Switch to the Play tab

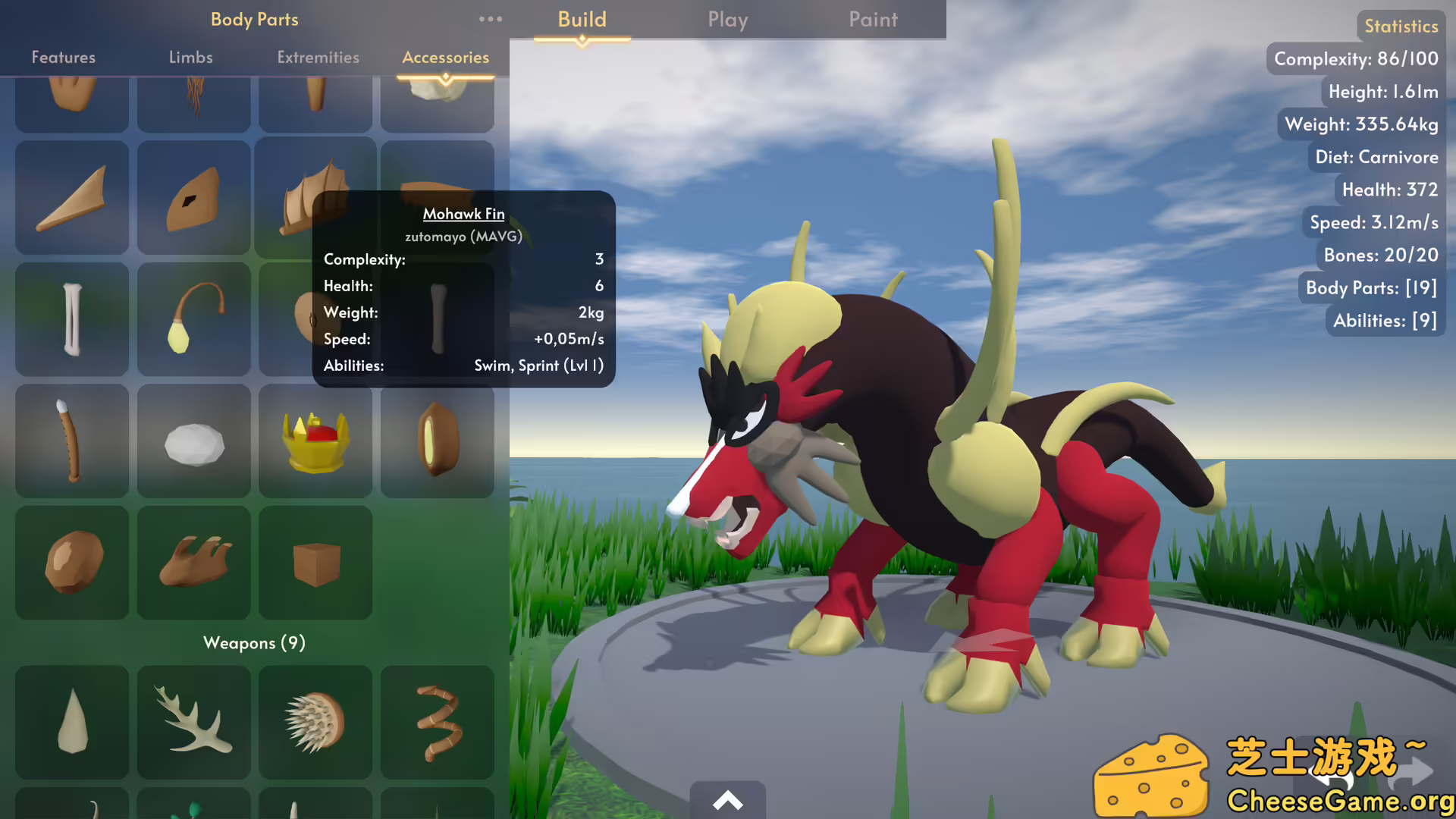[x=727, y=20]
